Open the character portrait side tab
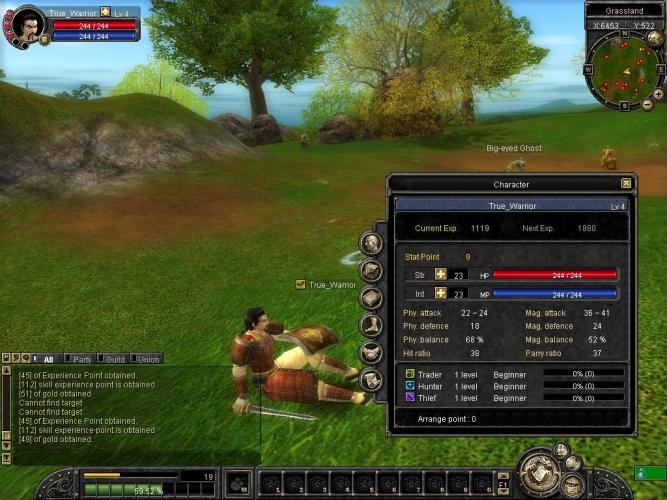 pos(372,243)
